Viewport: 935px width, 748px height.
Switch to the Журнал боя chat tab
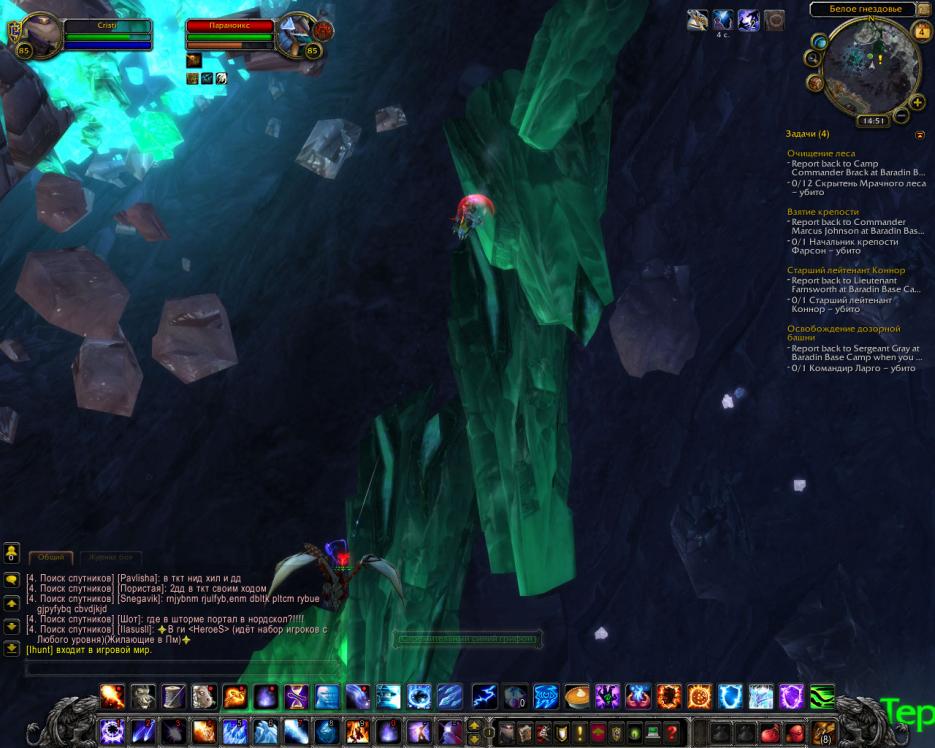pos(111,557)
